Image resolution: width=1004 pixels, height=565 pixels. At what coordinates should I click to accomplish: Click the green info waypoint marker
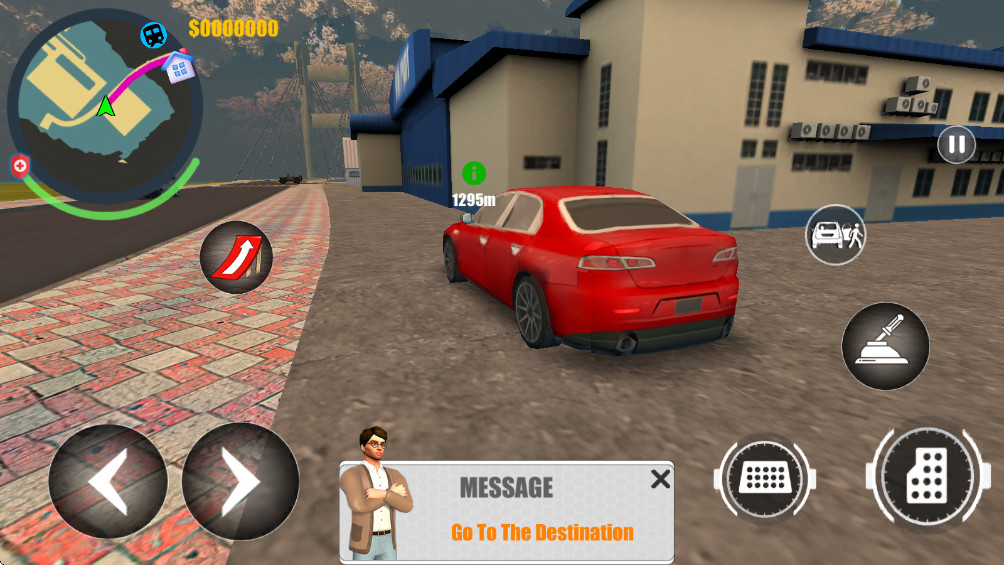(473, 172)
